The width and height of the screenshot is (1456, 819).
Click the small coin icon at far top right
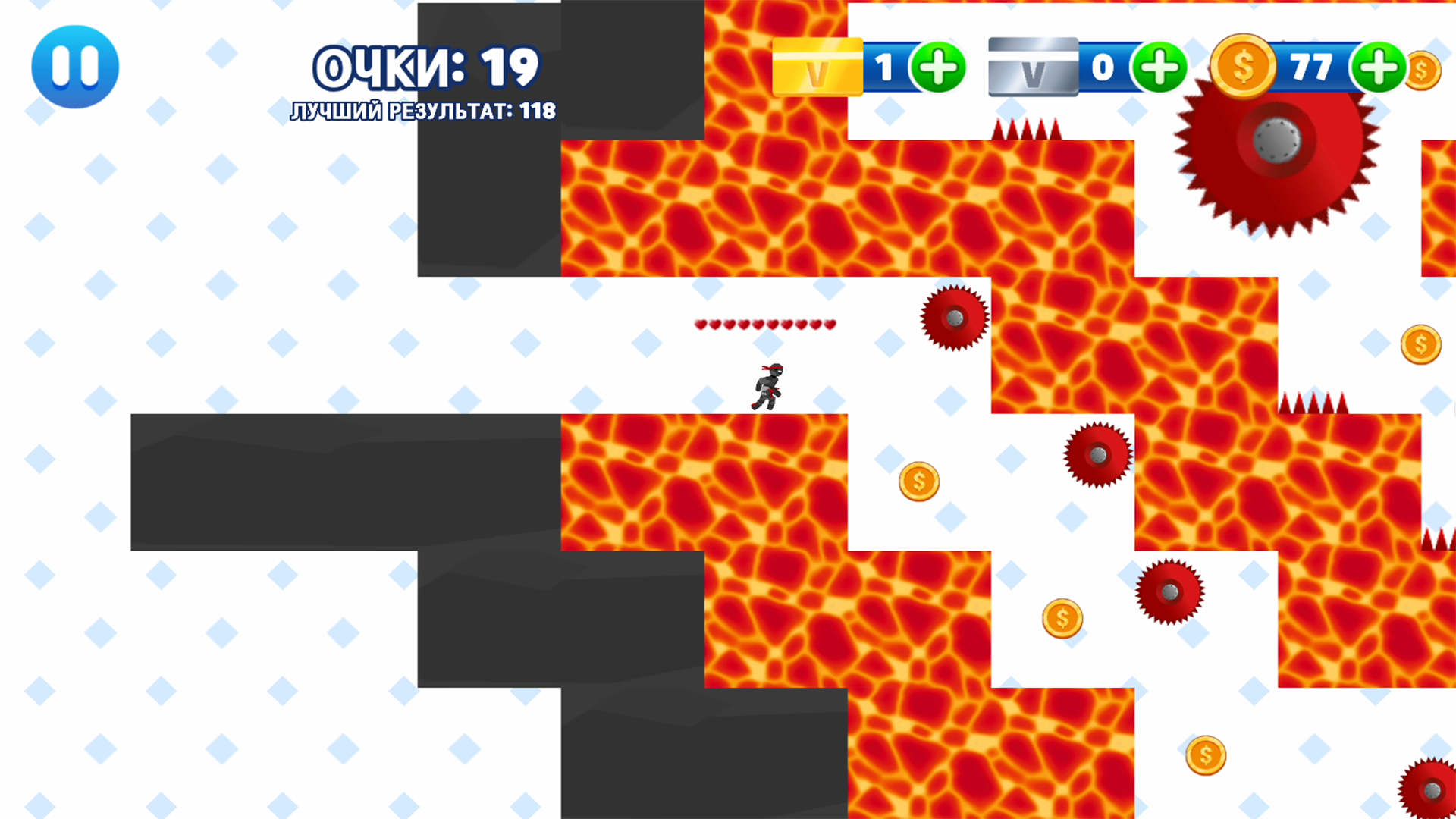[x=1422, y=70]
